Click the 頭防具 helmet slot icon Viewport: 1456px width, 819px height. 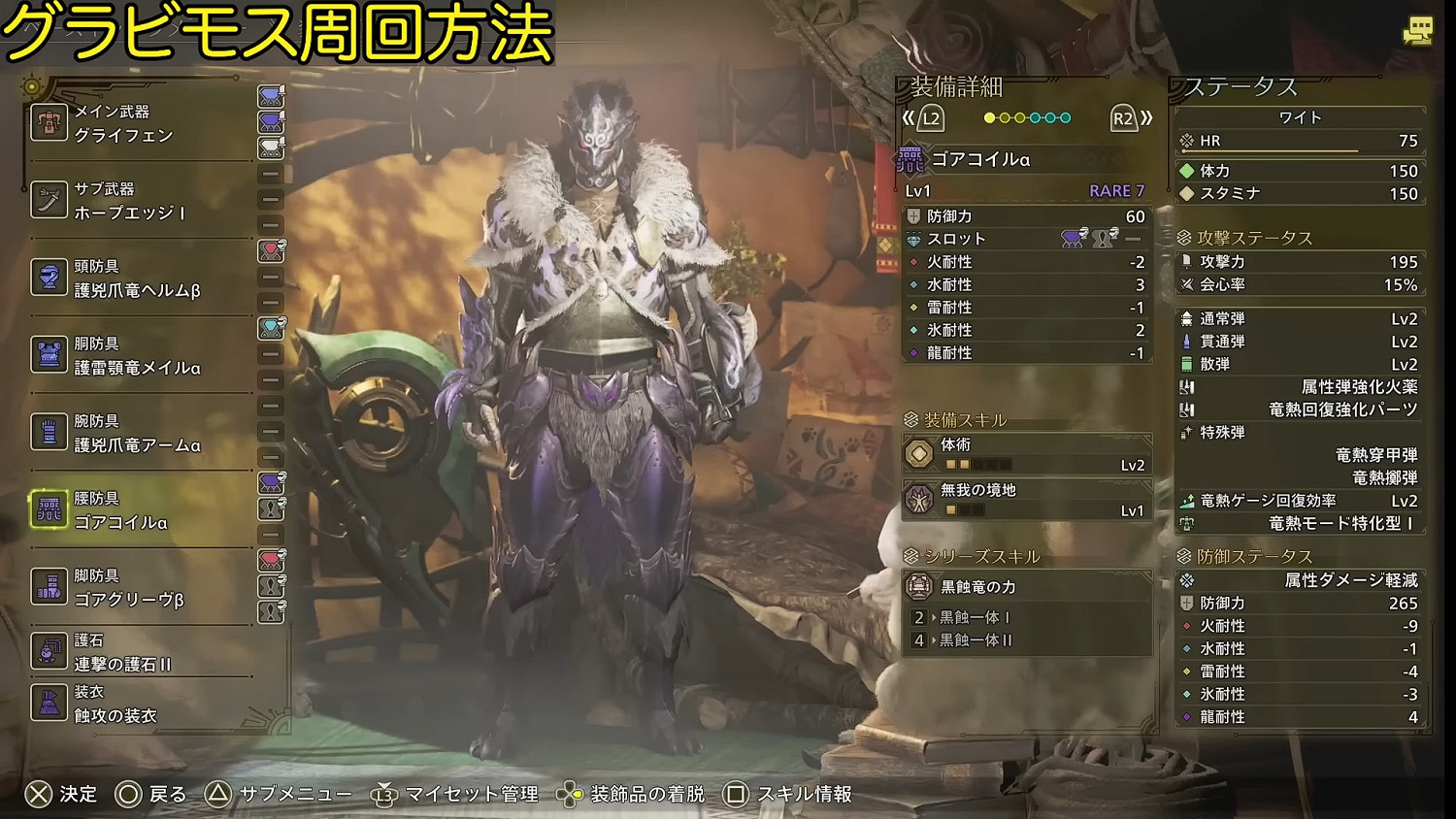pos(49,272)
